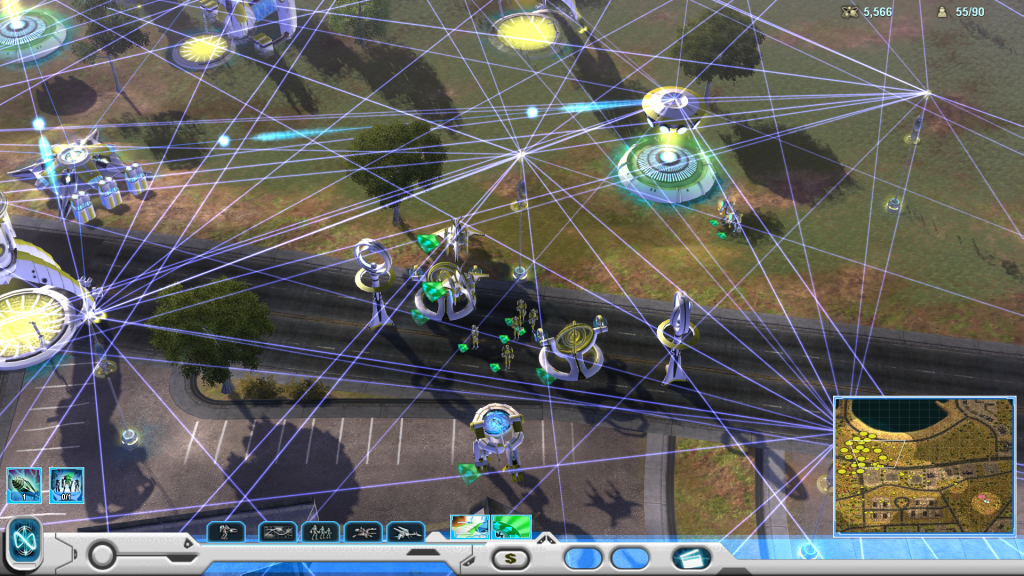Select the orange-blue ability icon above bar
The image size is (1024, 576).
pos(469,526)
